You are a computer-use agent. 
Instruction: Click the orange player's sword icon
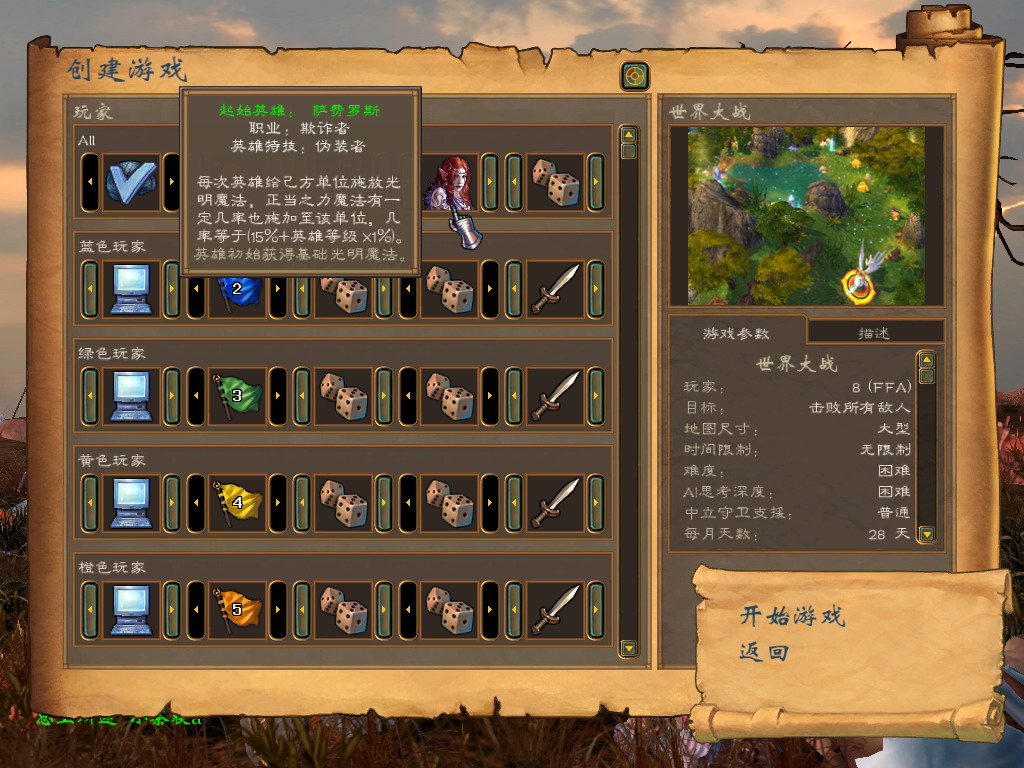(x=555, y=607)
